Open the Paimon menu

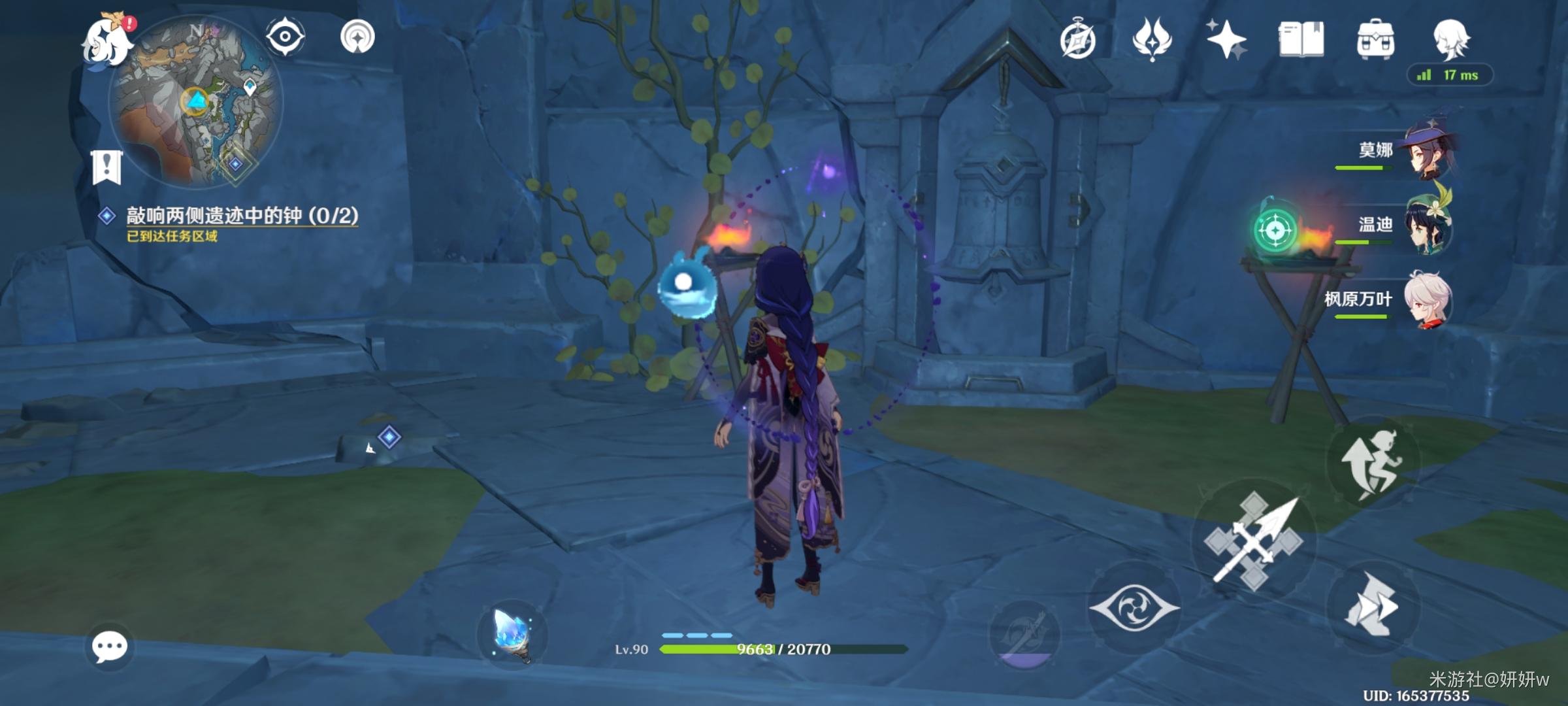click(x=106, y=41)
